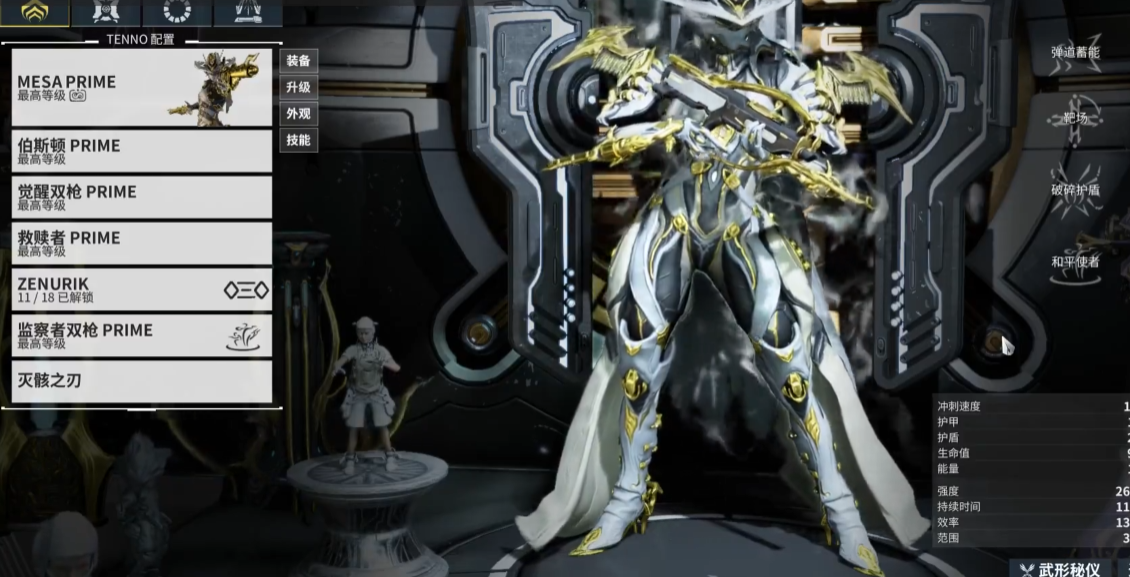The height and width of the screenshot is (577, 1130).
Task: Open the 伯斯顿 PRIME primary weapon slot
Action: click(x=141, y=151)
